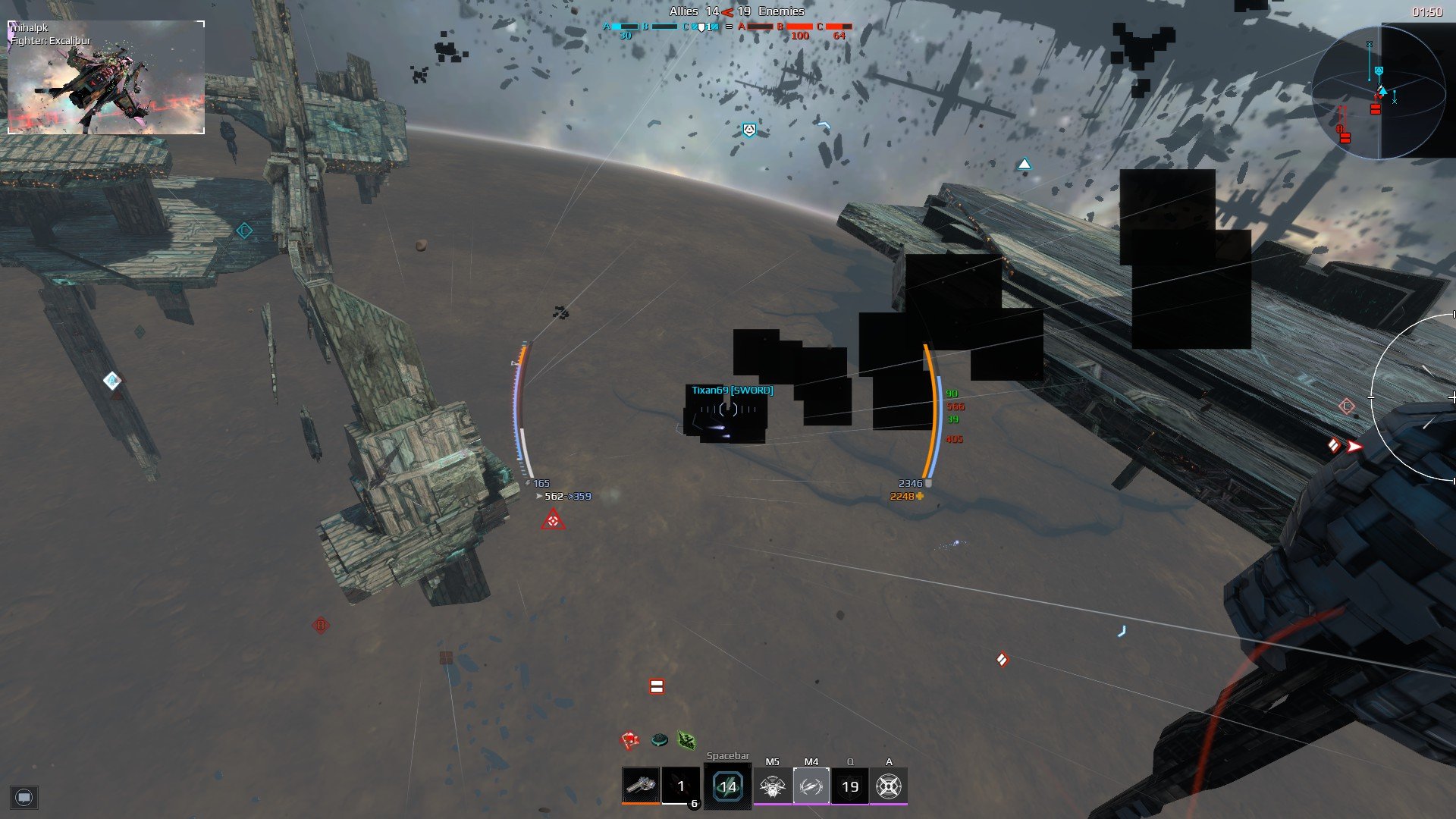Select the red locked enemy target marker

pyautogui.click(x=553, y=520)
